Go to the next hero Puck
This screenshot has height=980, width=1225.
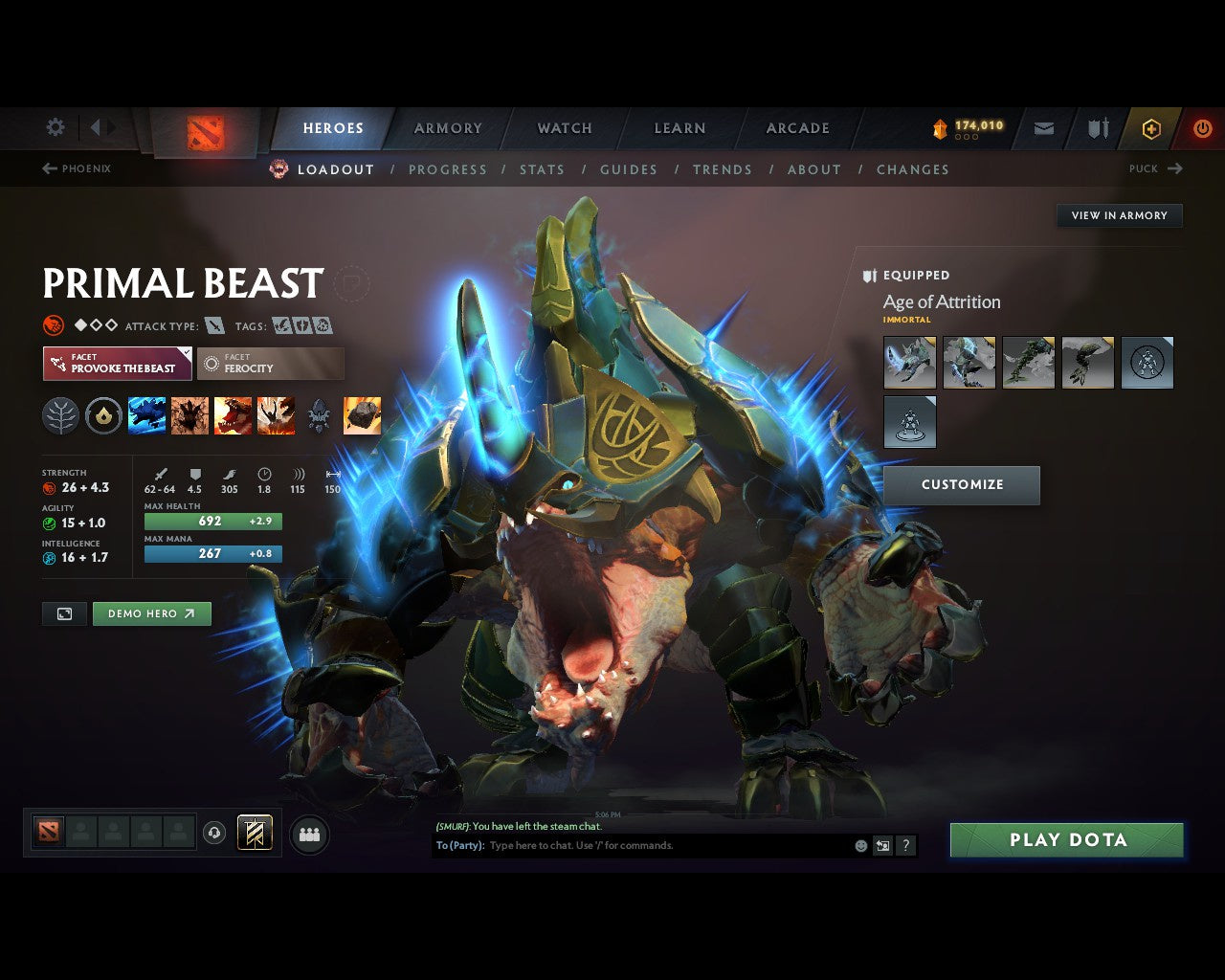click(1155, 168)
